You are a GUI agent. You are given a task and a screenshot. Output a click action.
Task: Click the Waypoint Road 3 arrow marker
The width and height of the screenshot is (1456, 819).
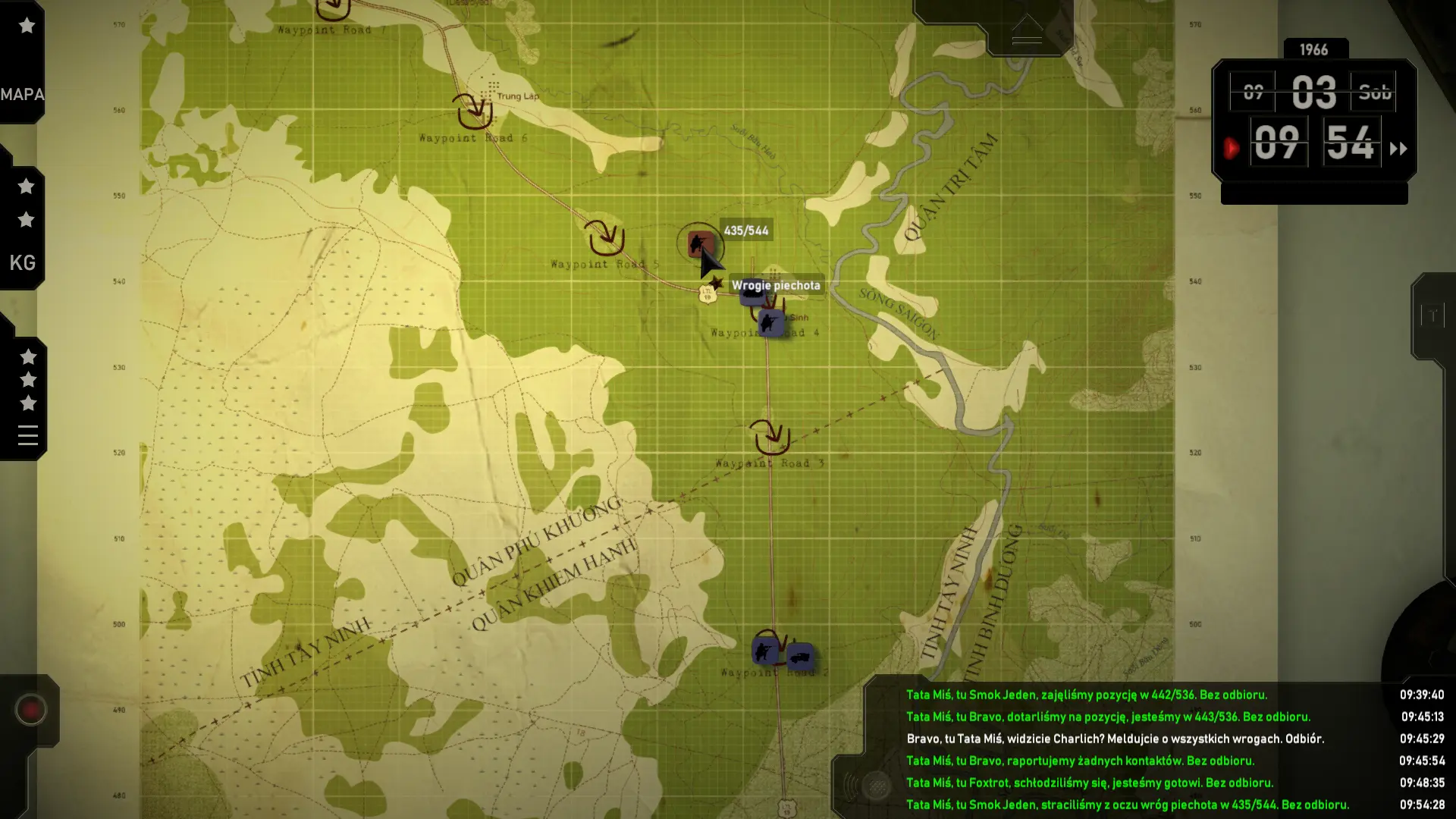coord(770,435)
